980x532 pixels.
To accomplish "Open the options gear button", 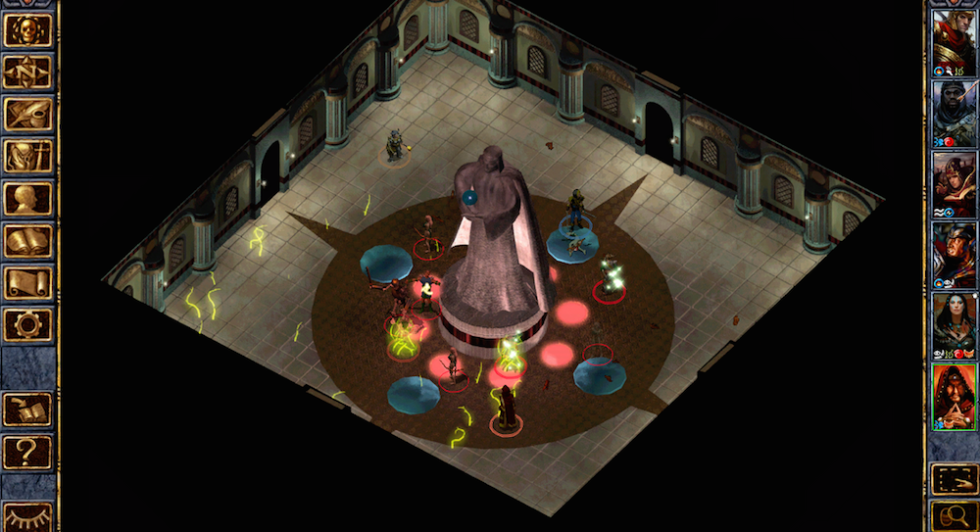I will [28, 324].
